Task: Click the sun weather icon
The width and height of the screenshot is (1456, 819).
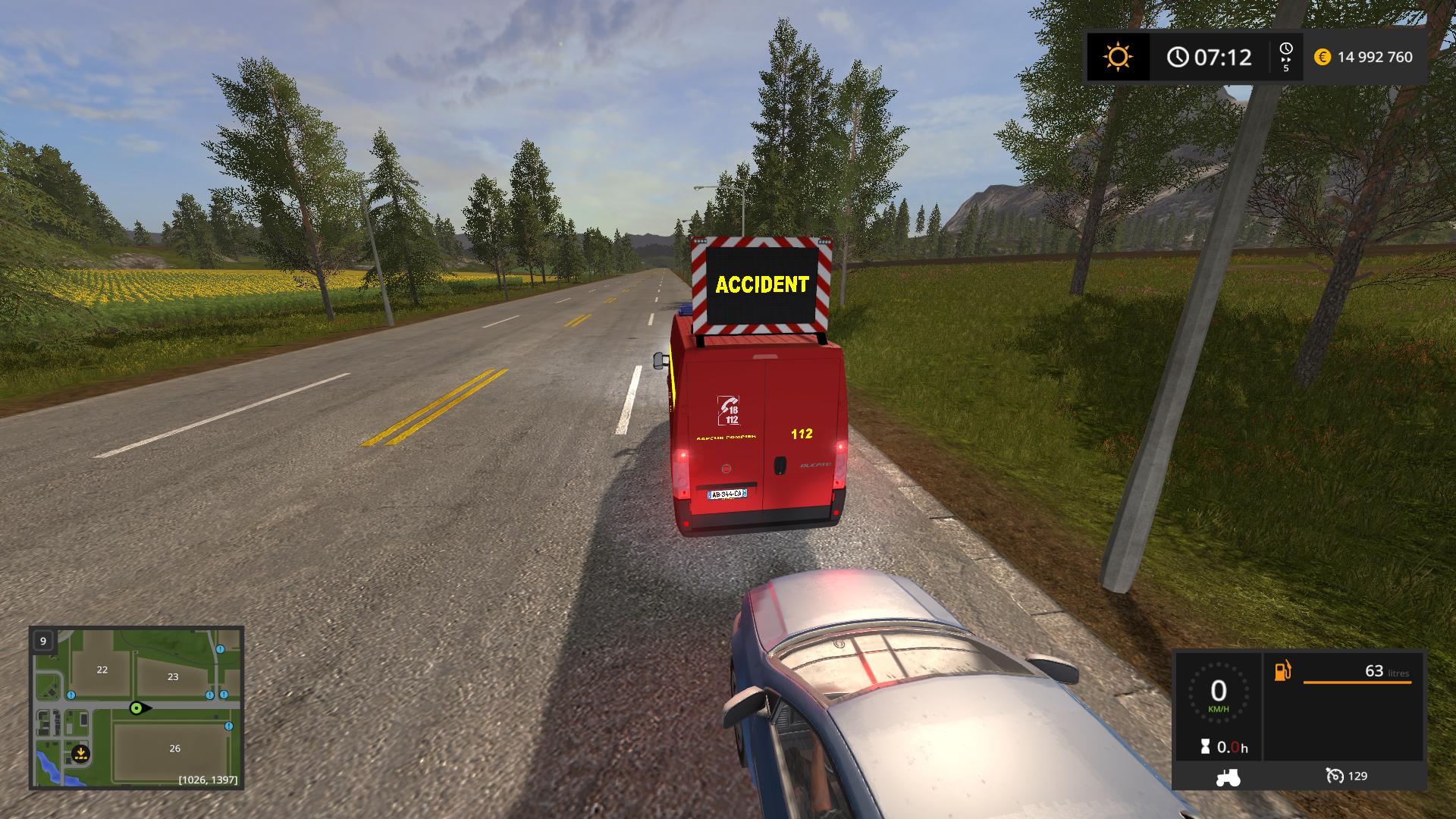Action: (x=1118, y=57)
